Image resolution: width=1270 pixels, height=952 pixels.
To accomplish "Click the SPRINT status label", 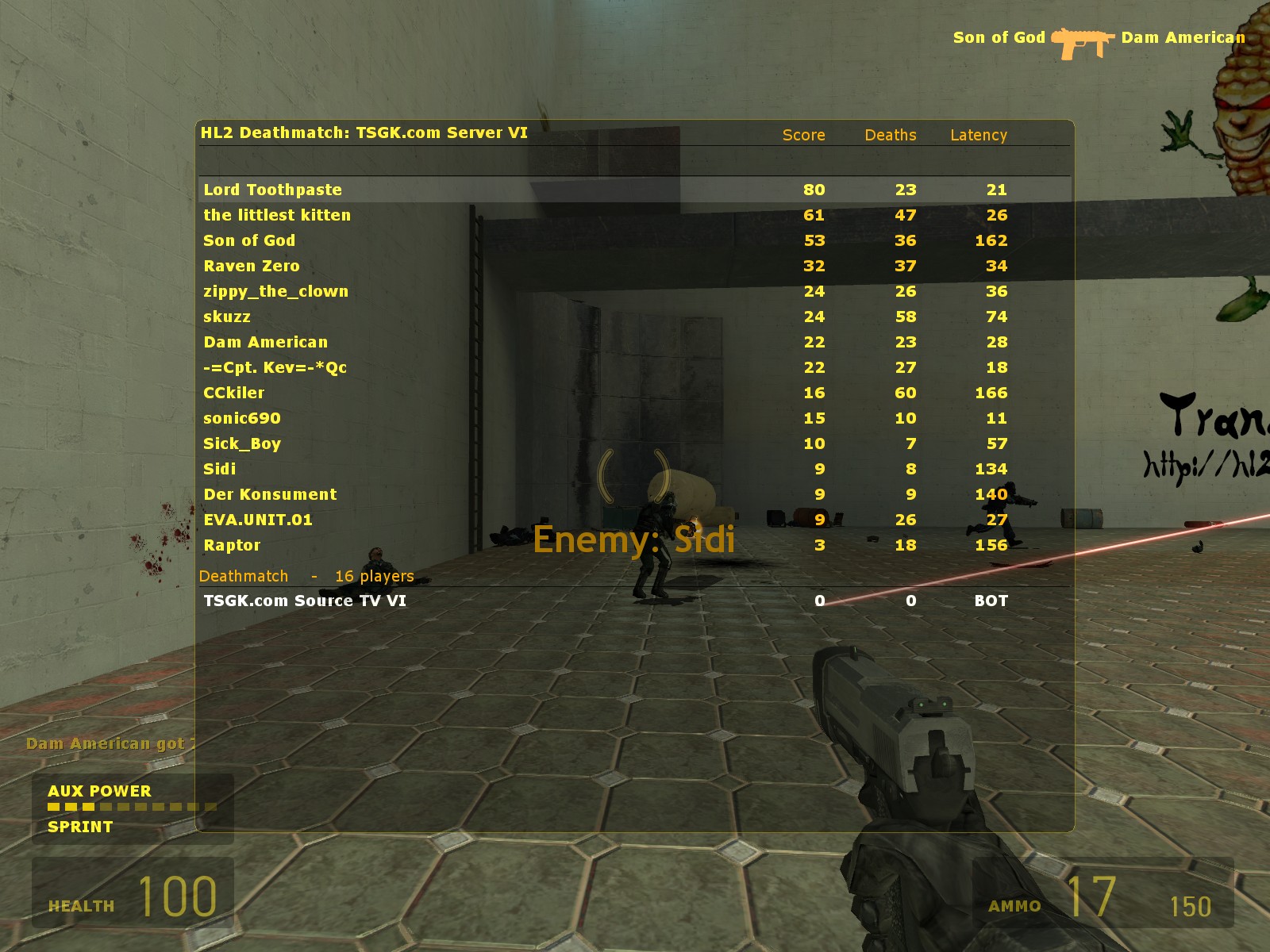I will click(x=78, y=827).
